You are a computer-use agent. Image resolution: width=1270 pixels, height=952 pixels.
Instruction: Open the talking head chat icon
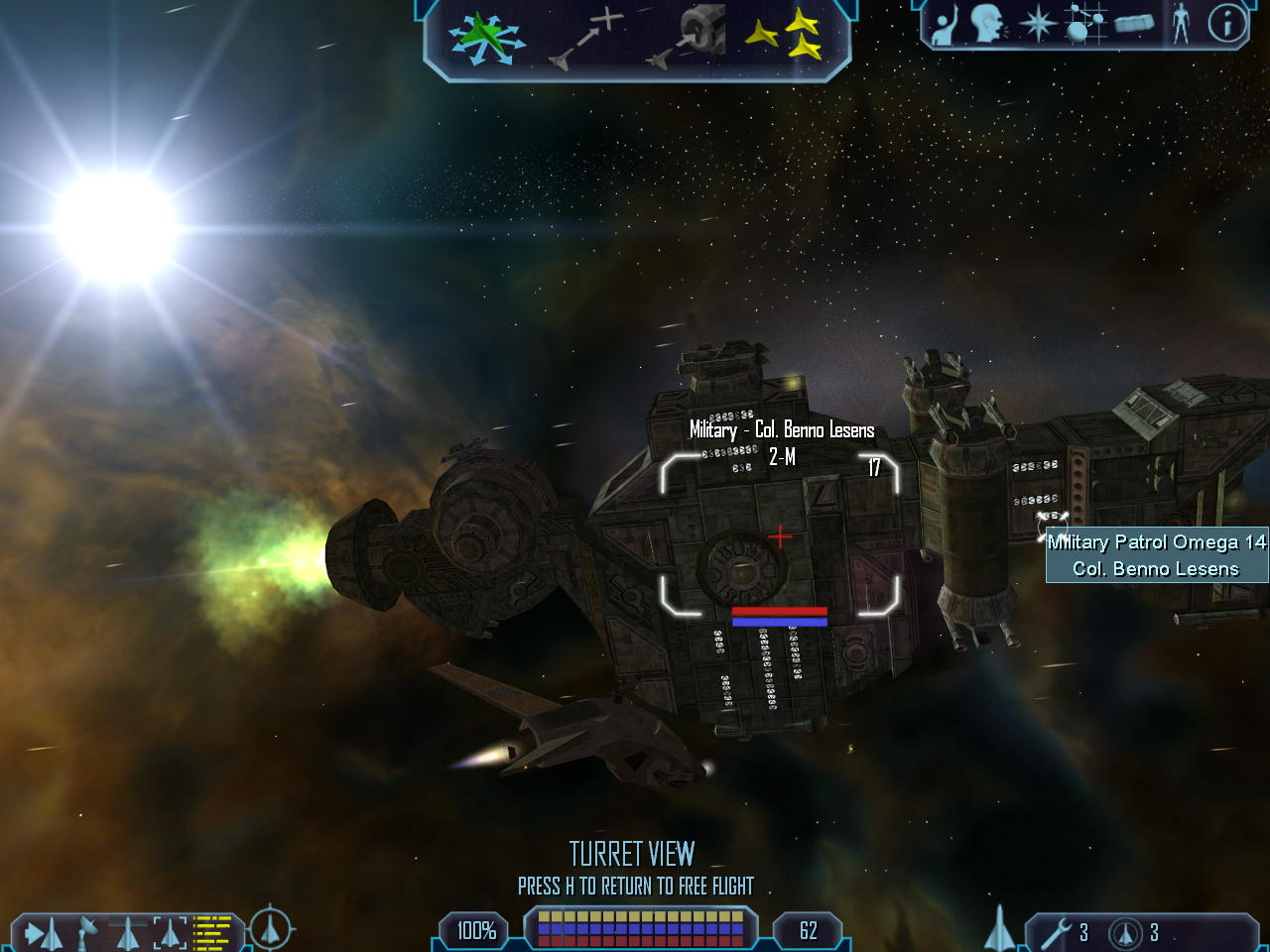pyautogui.click(x=987, y=25)
